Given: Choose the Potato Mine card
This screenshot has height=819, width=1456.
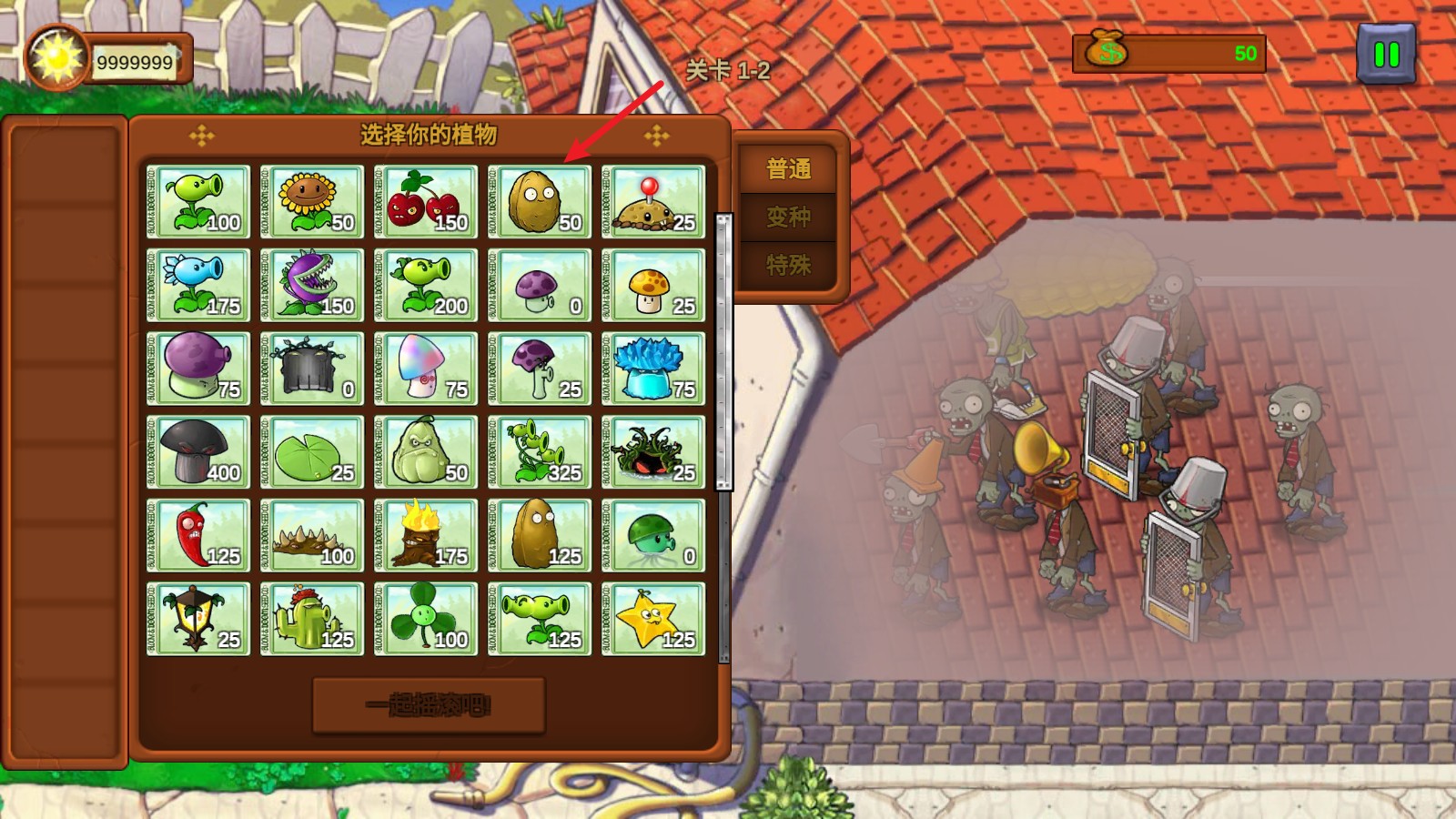Looking at the screenshot, I should click(653, 202).
